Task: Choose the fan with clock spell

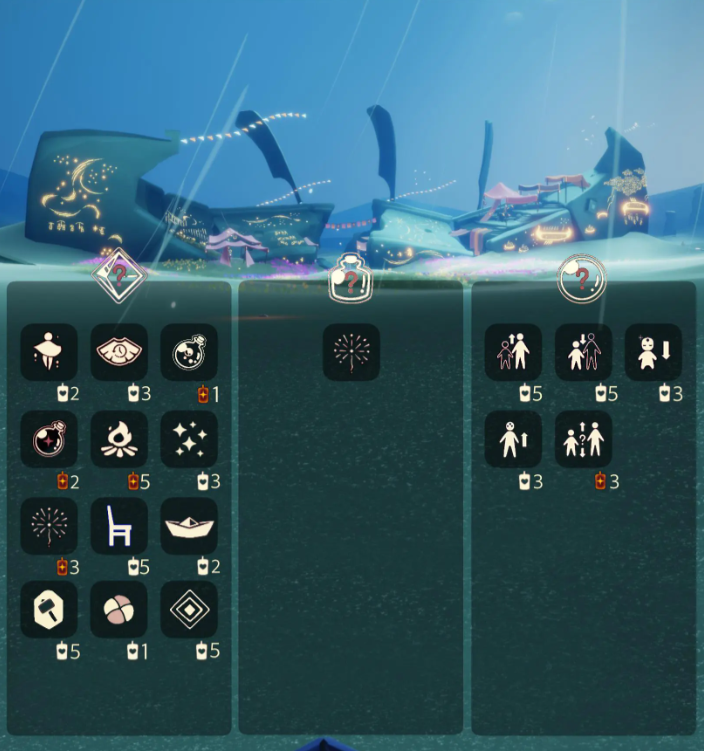Action: pyautogui.click(x=119, y=352)
